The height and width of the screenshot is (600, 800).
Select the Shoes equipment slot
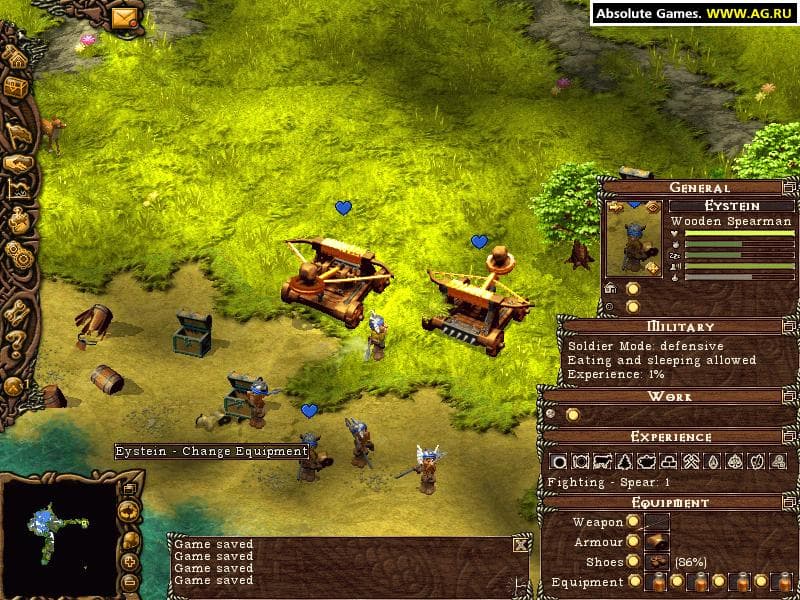[x=657, y=562]
